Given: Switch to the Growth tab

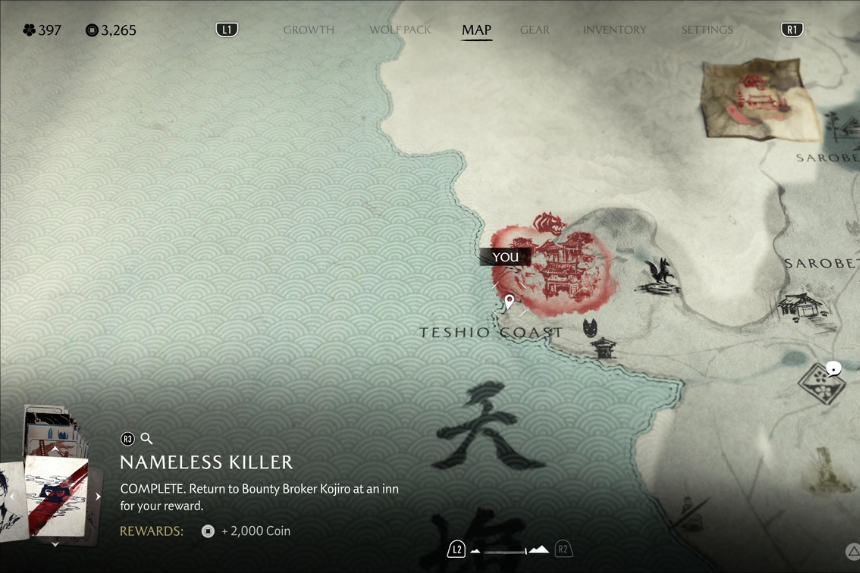Looking at the screenshot, I should [x=308, y=30].
